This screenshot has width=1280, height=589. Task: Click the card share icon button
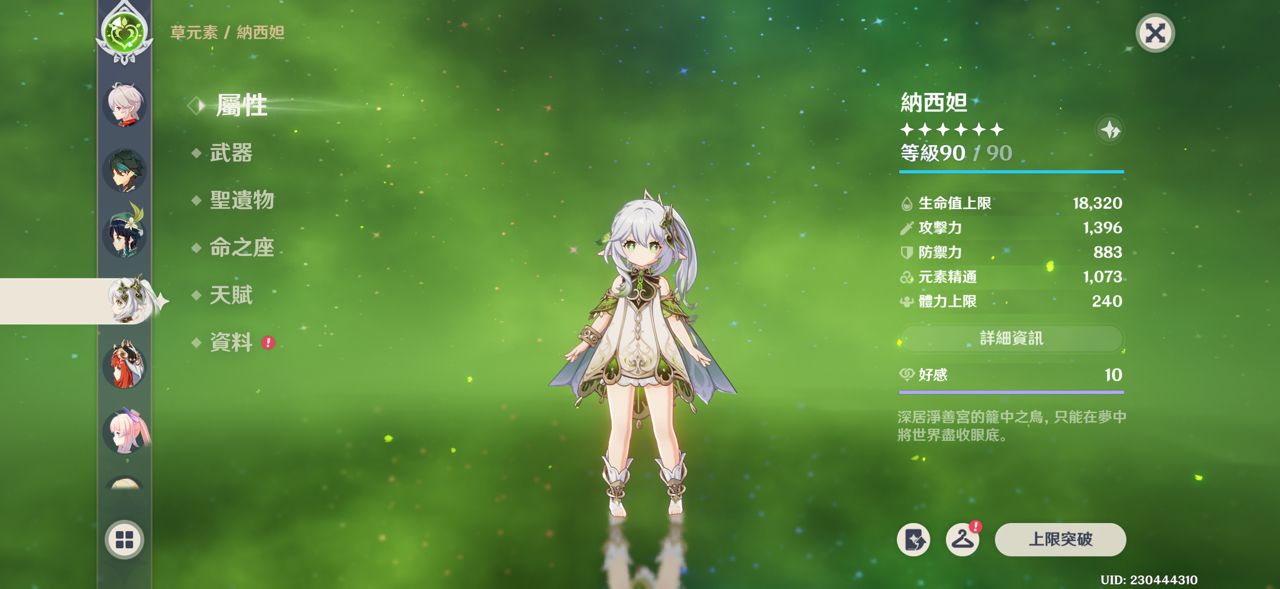point(913,540)
